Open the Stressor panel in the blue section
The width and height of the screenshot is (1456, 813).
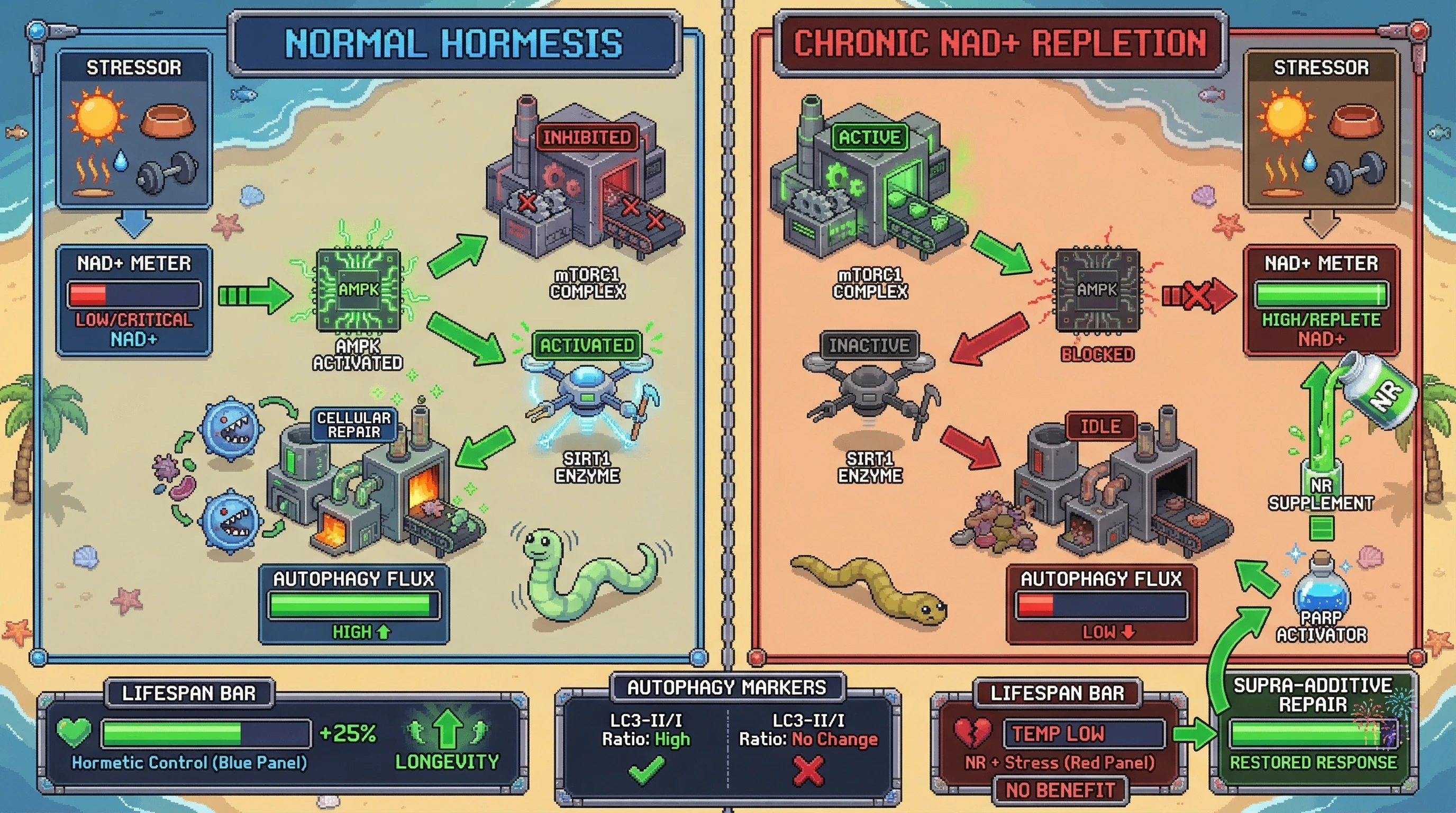[x=134, y=129]
